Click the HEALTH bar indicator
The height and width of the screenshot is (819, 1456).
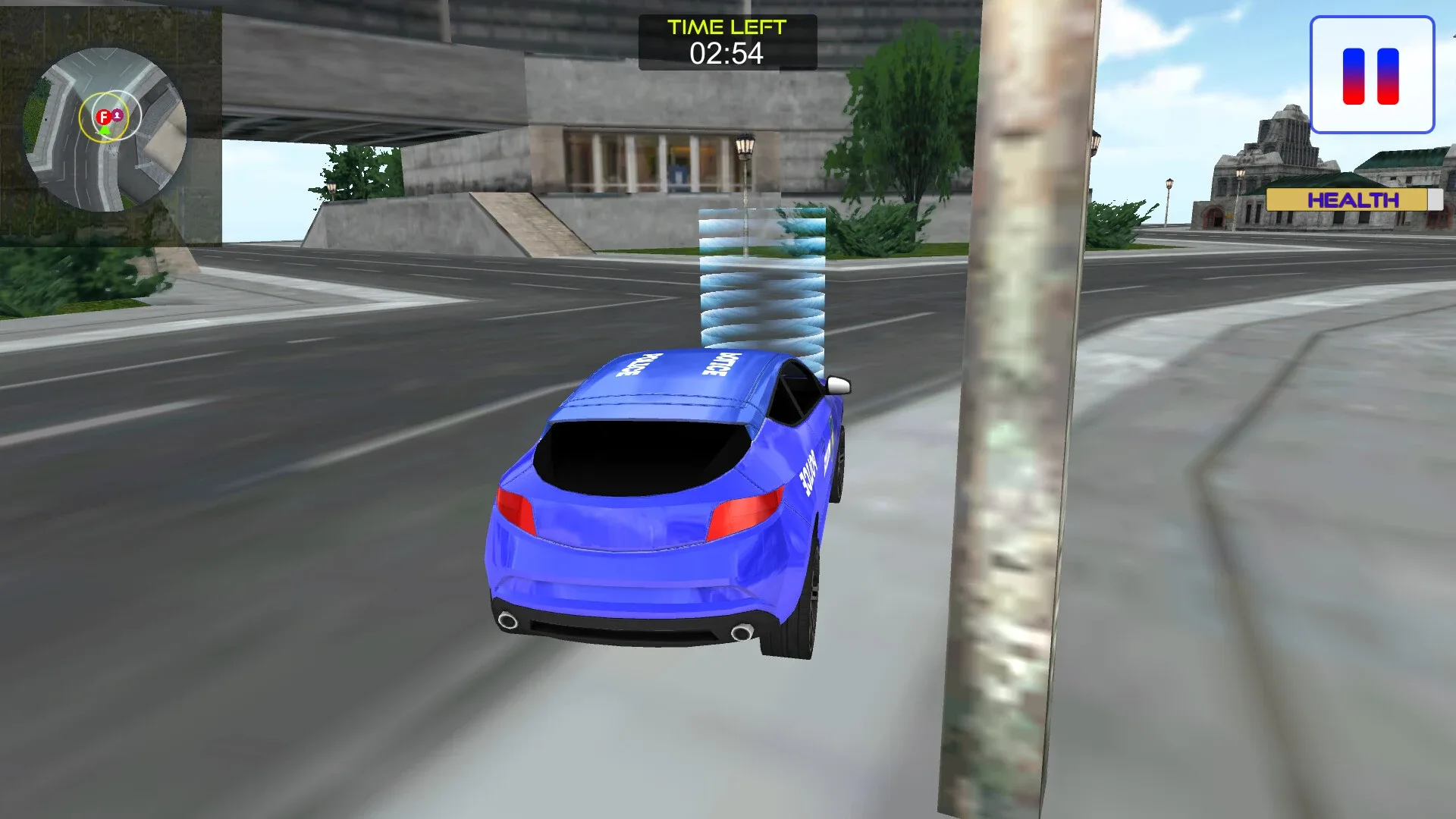pos(1352,199)
